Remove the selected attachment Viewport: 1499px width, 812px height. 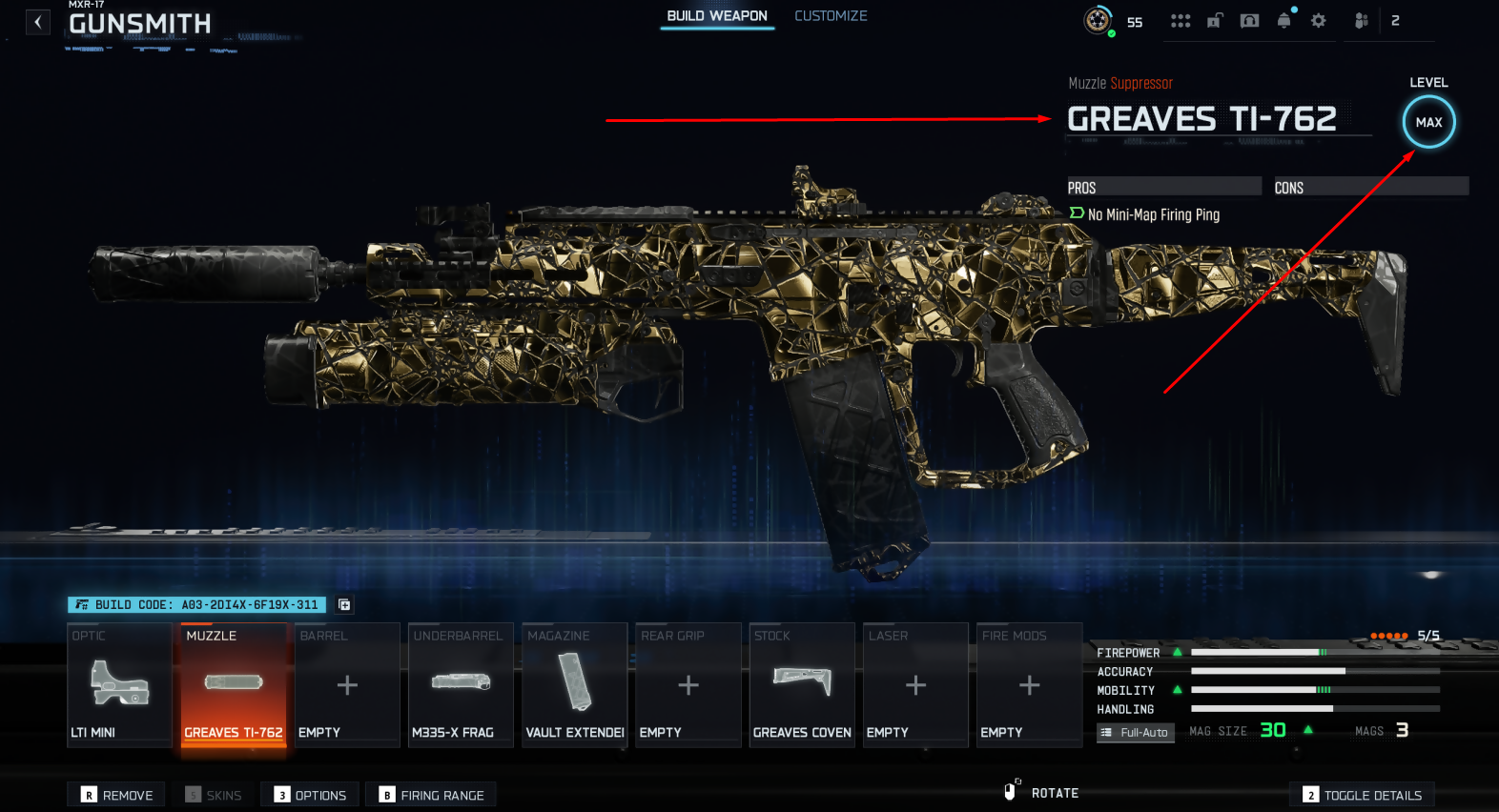click(x=116, y=795)
